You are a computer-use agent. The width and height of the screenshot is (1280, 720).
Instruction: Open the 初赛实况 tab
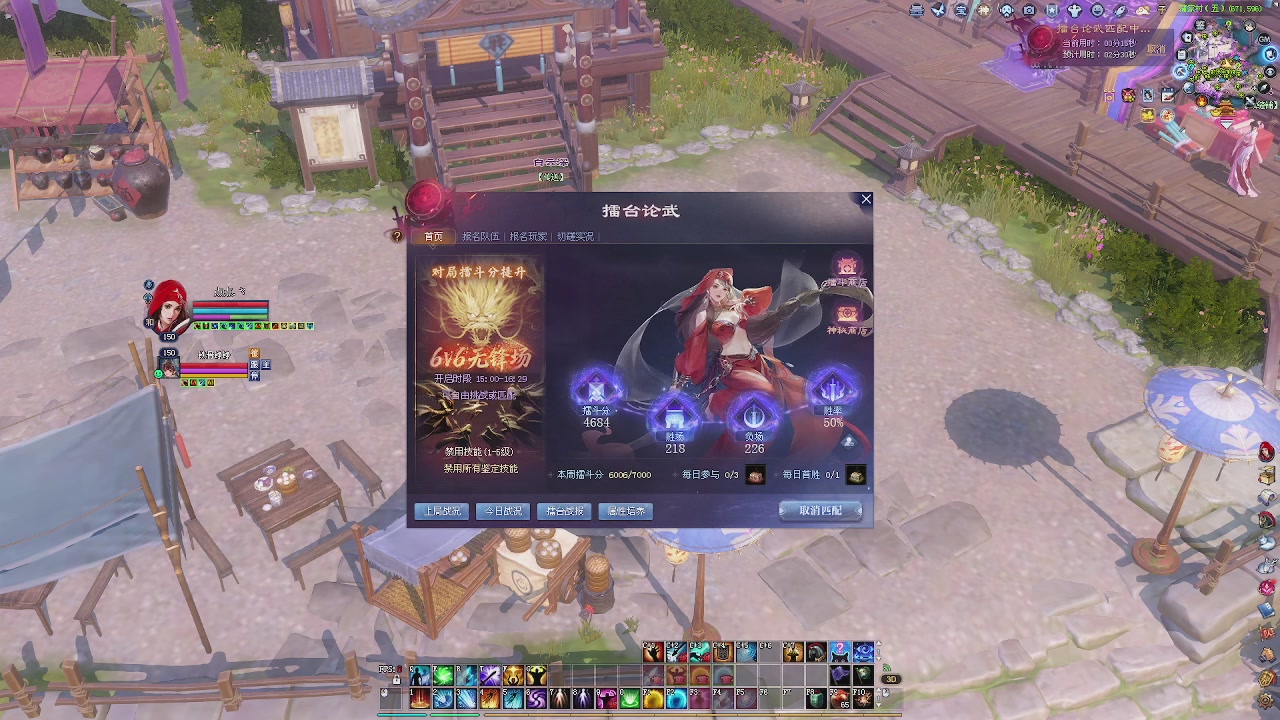575,236
